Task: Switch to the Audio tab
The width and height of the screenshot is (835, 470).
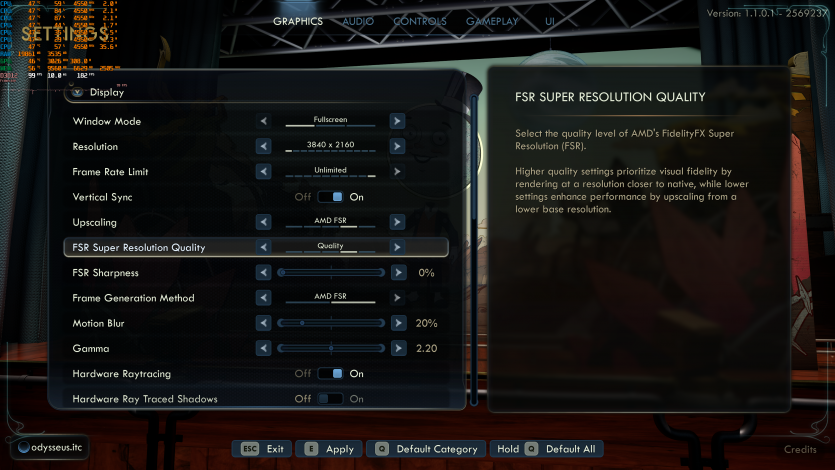Action: pyautogui.click(x=359, y=21)
